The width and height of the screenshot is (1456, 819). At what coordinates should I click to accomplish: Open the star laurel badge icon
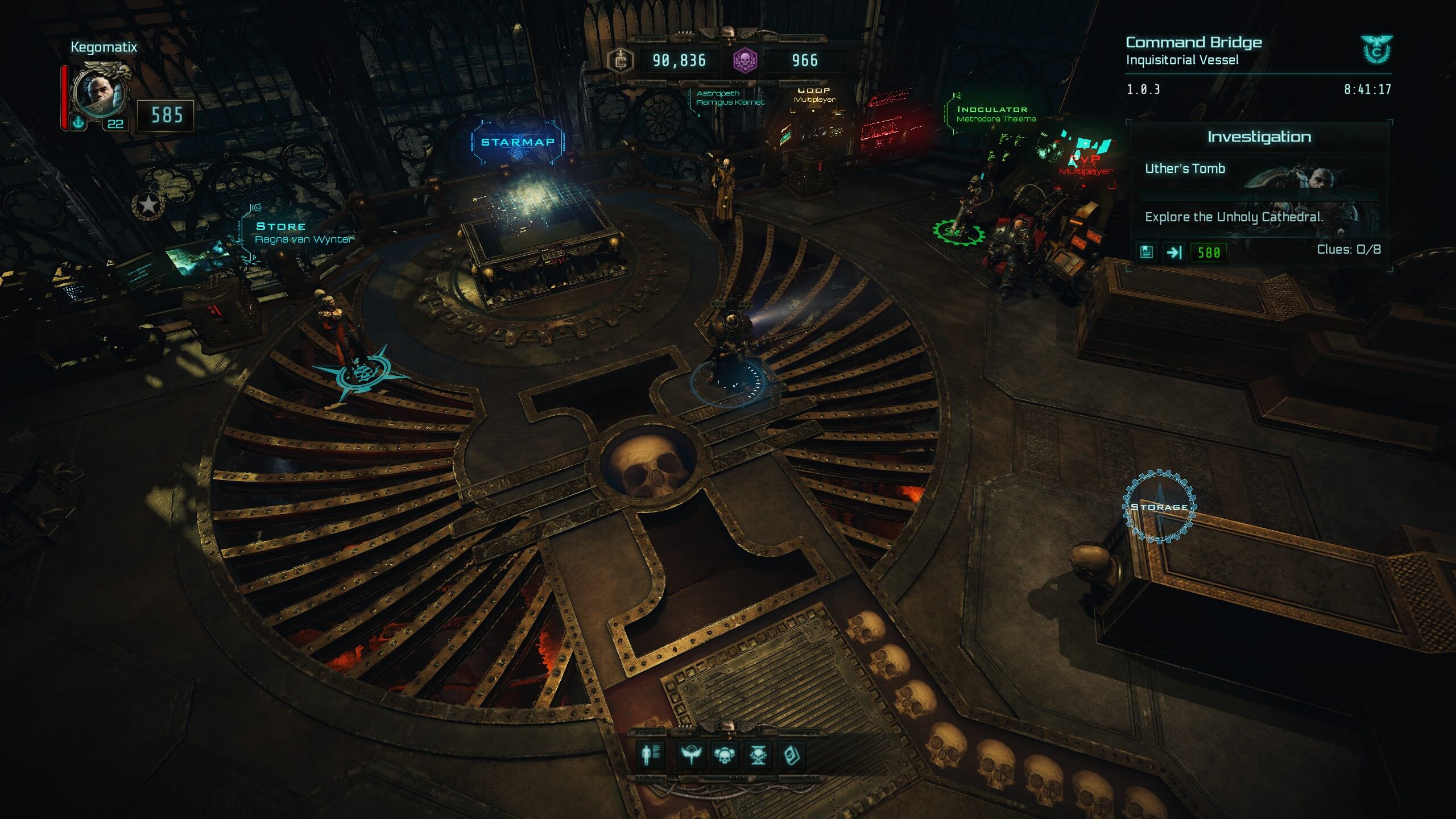click(x=148, y=204)
